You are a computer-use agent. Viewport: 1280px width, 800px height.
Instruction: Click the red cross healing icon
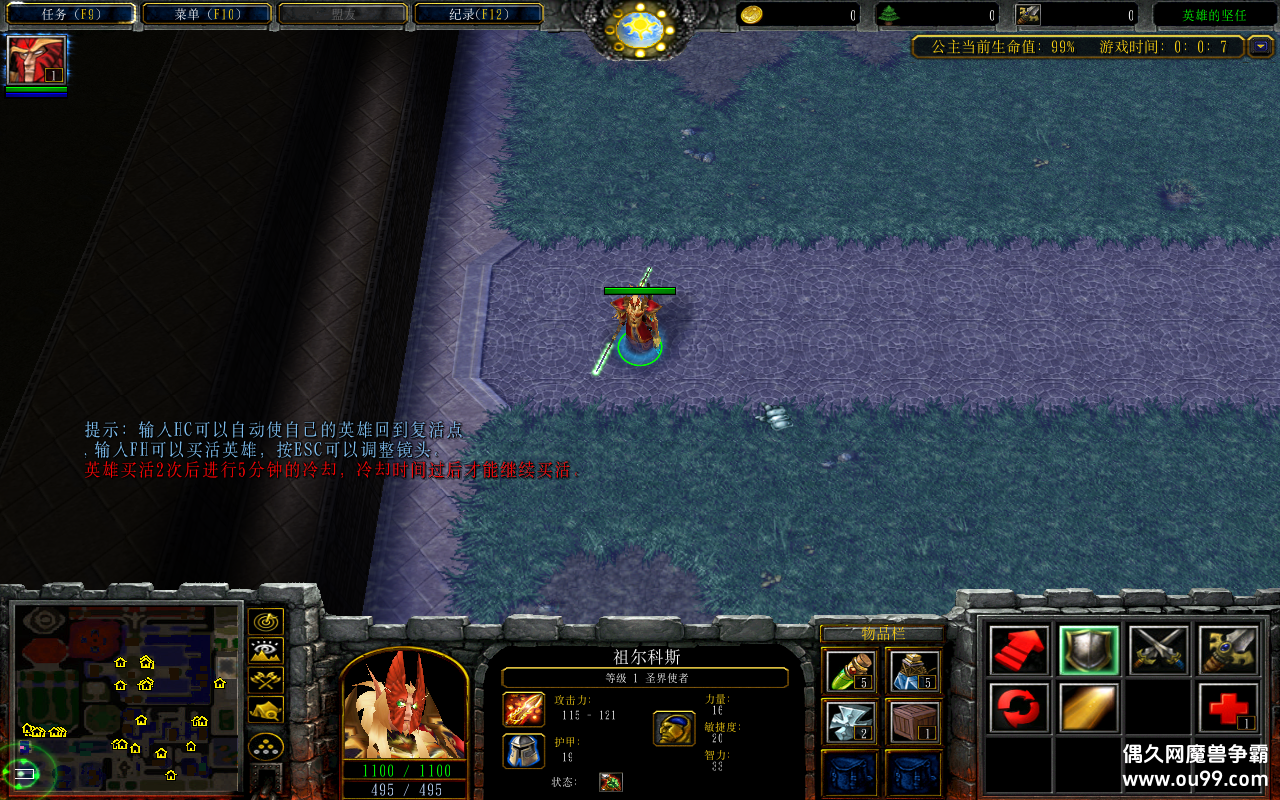pos(1228,708)
